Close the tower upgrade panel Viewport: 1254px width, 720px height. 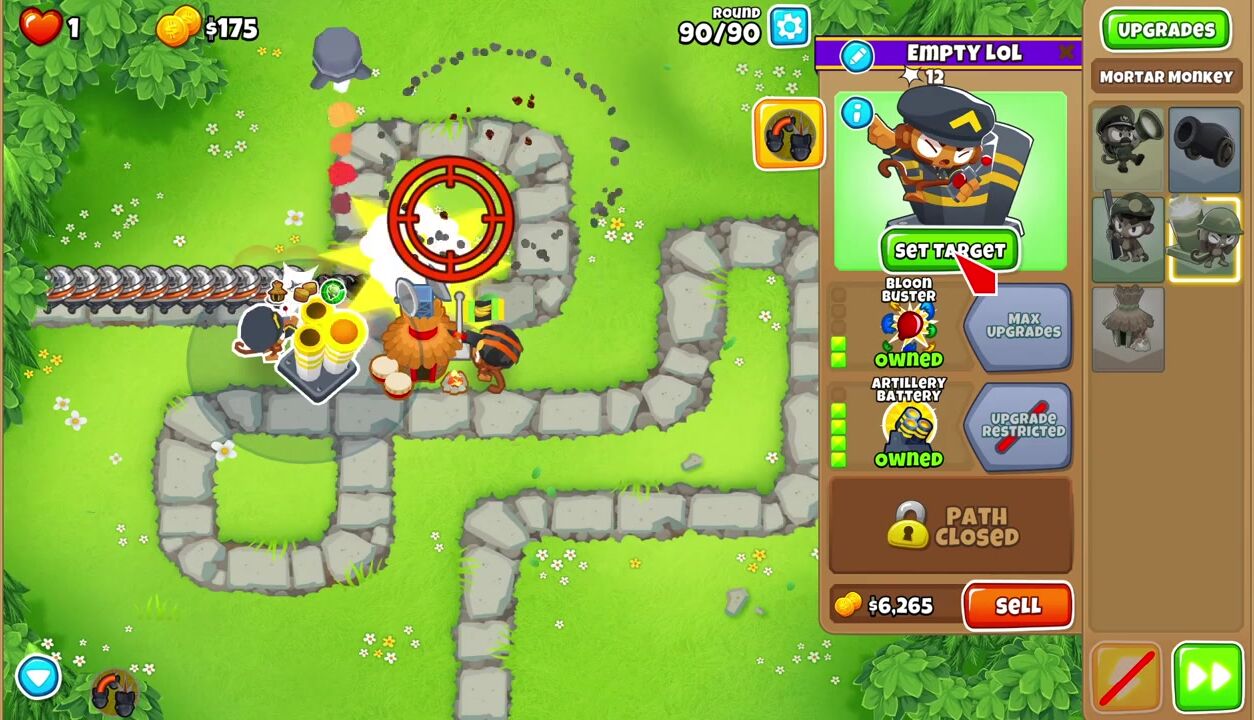1068,52
